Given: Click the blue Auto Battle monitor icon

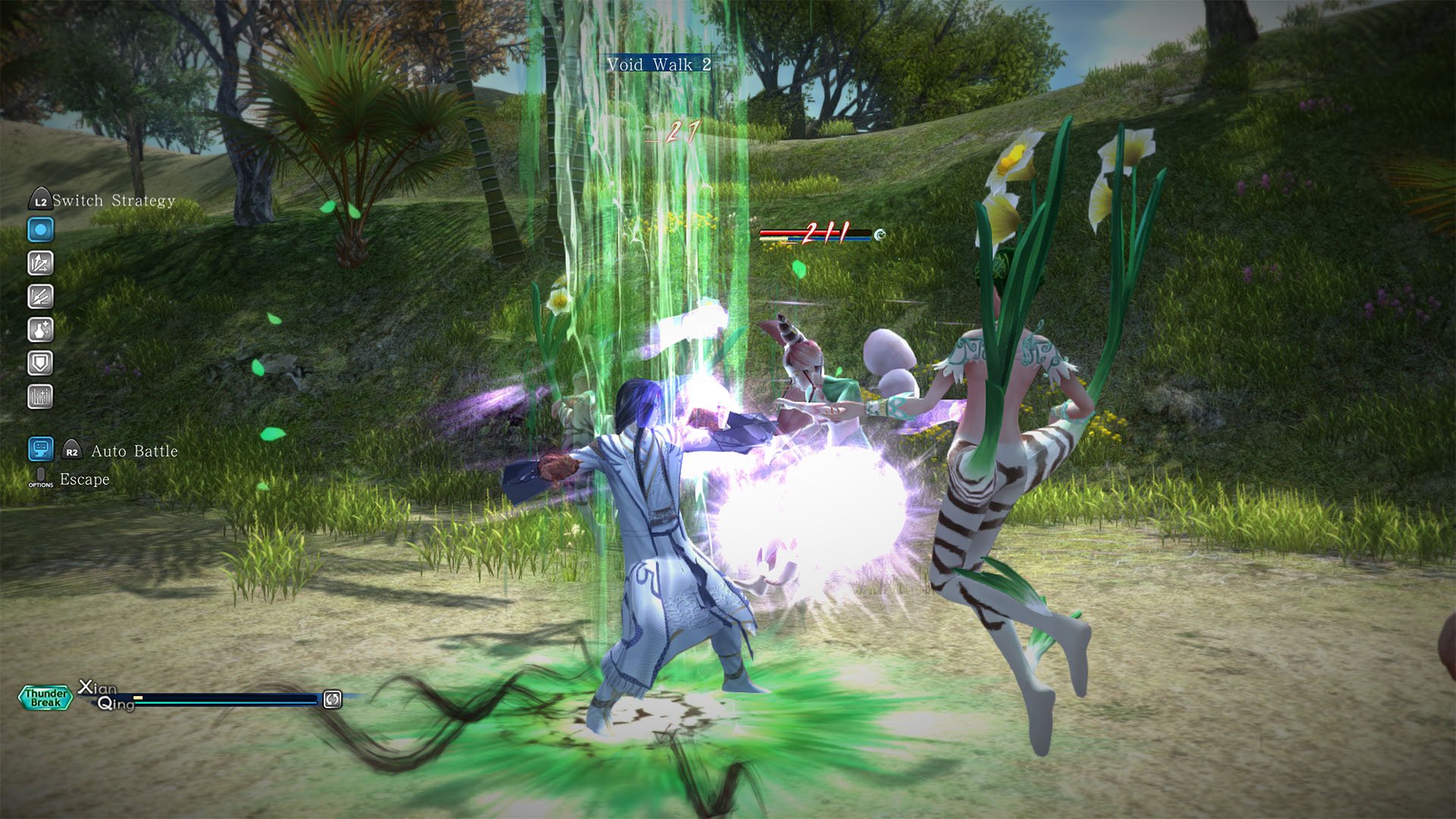Looking at the screenshot, I should (x=40, y=450).
